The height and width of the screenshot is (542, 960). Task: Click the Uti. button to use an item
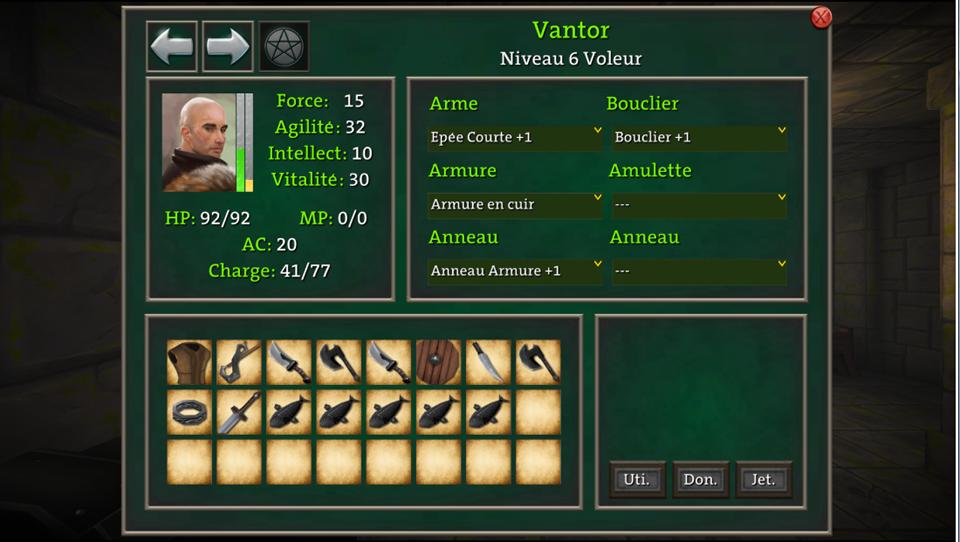[x=637, y=479]
